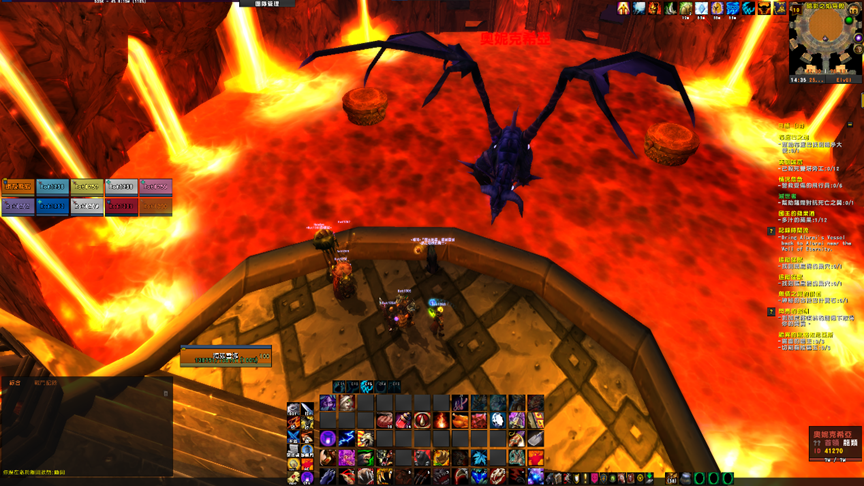The width and height of the screenshot is (864, 486).
Task: Collapse the quest objective tracker
Action: [851, 124]
